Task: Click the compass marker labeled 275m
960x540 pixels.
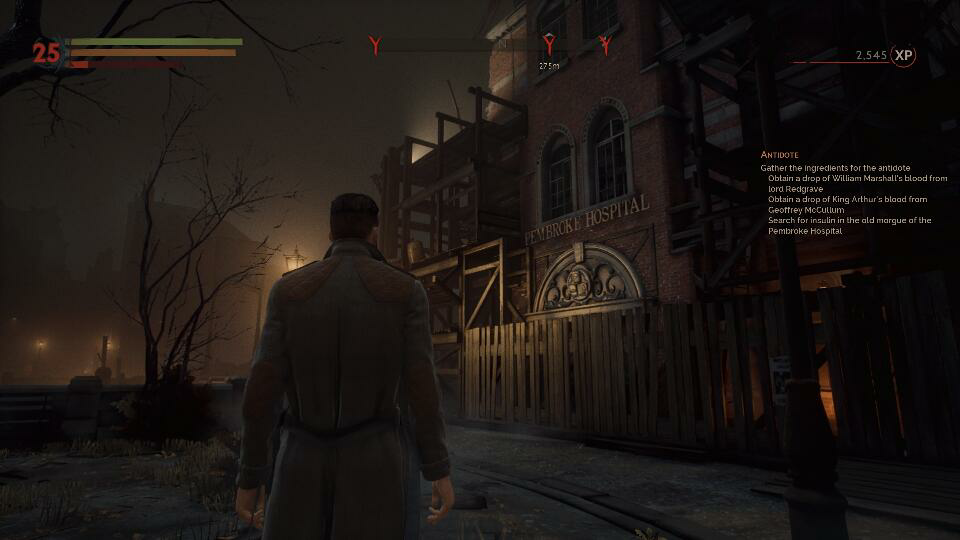Action: pyautogui.click(x=549, y=45)
